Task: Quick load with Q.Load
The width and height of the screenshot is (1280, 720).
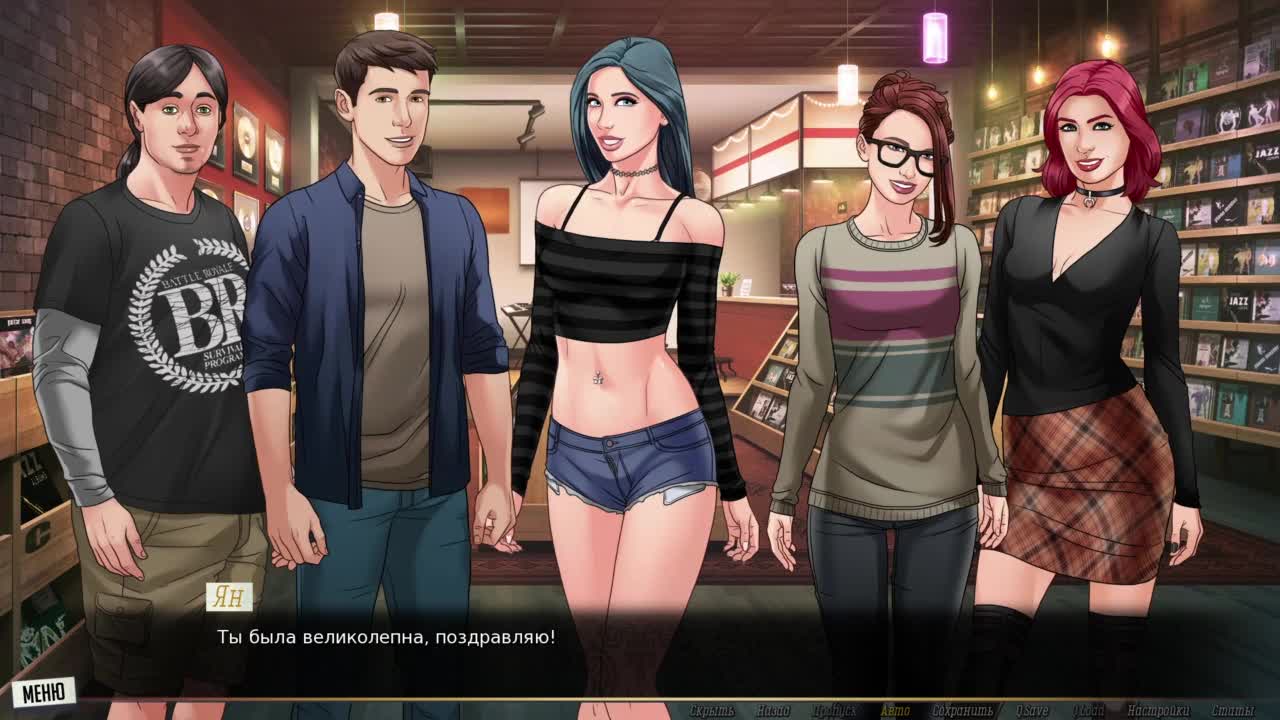Action: [1089, 711]
